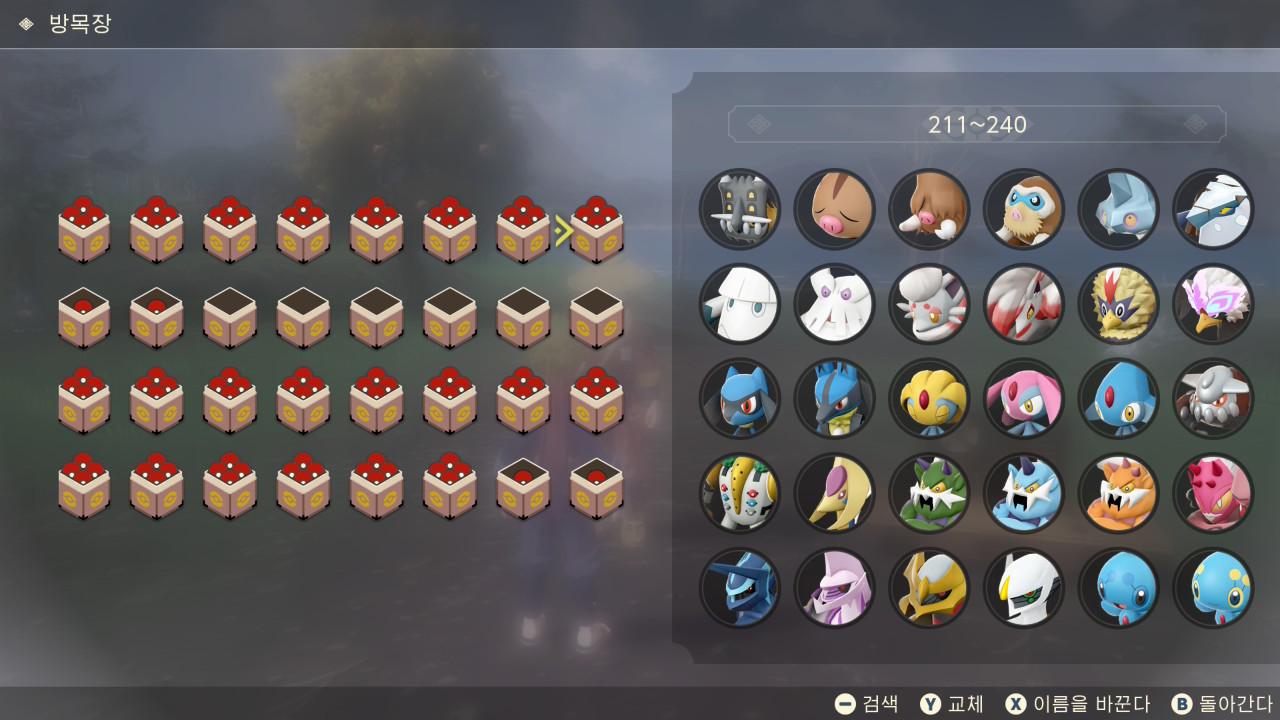This screenshot has height=720, width=1280.
Task: Select the pasture box beside the yellow arrow
Action: [x=597, y=231]
